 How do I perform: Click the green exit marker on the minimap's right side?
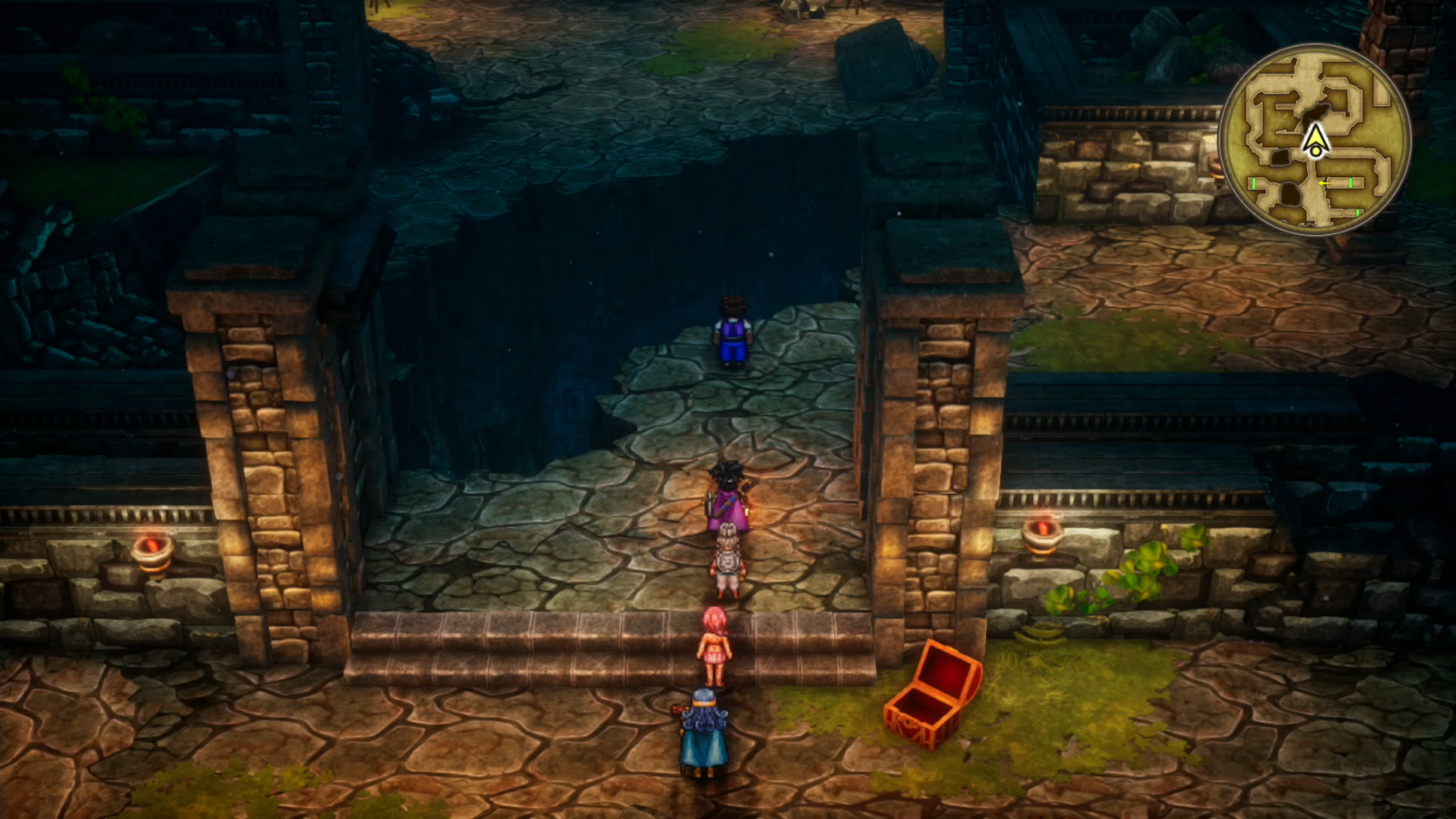[x=1350, y=184]
